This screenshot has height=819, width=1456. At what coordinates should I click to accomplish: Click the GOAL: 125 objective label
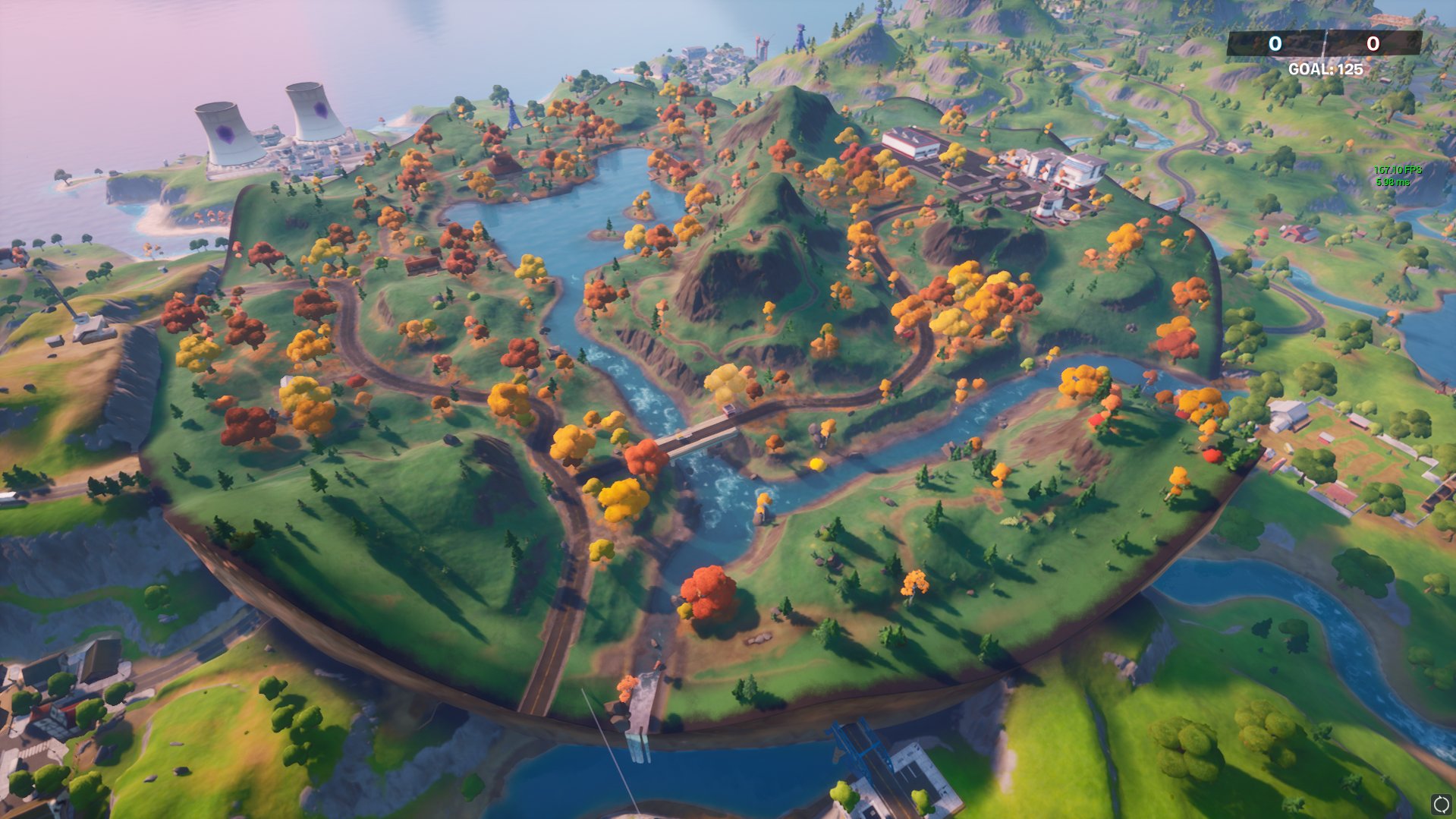point(1326,70)
